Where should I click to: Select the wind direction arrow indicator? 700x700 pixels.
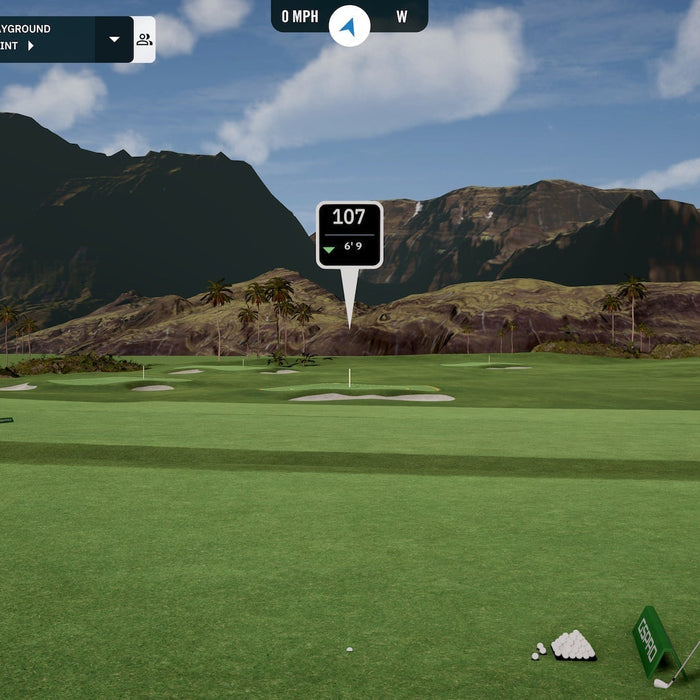coord(349,26)
